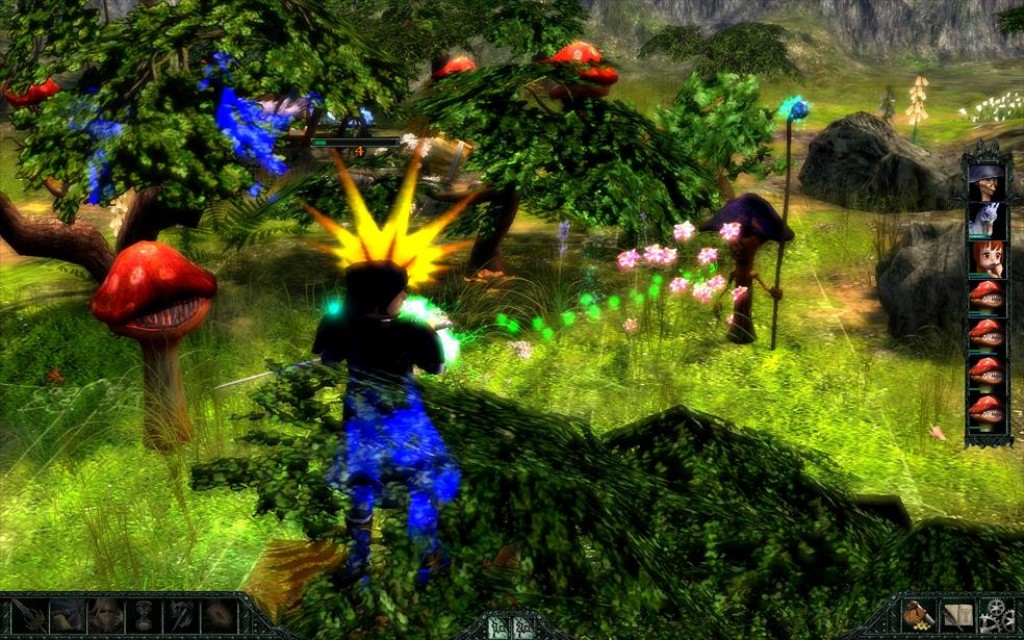Select the witch portrait in turn order
Image resolution: width=1024 pixels, height=640 pixels.
pos(986,183)
